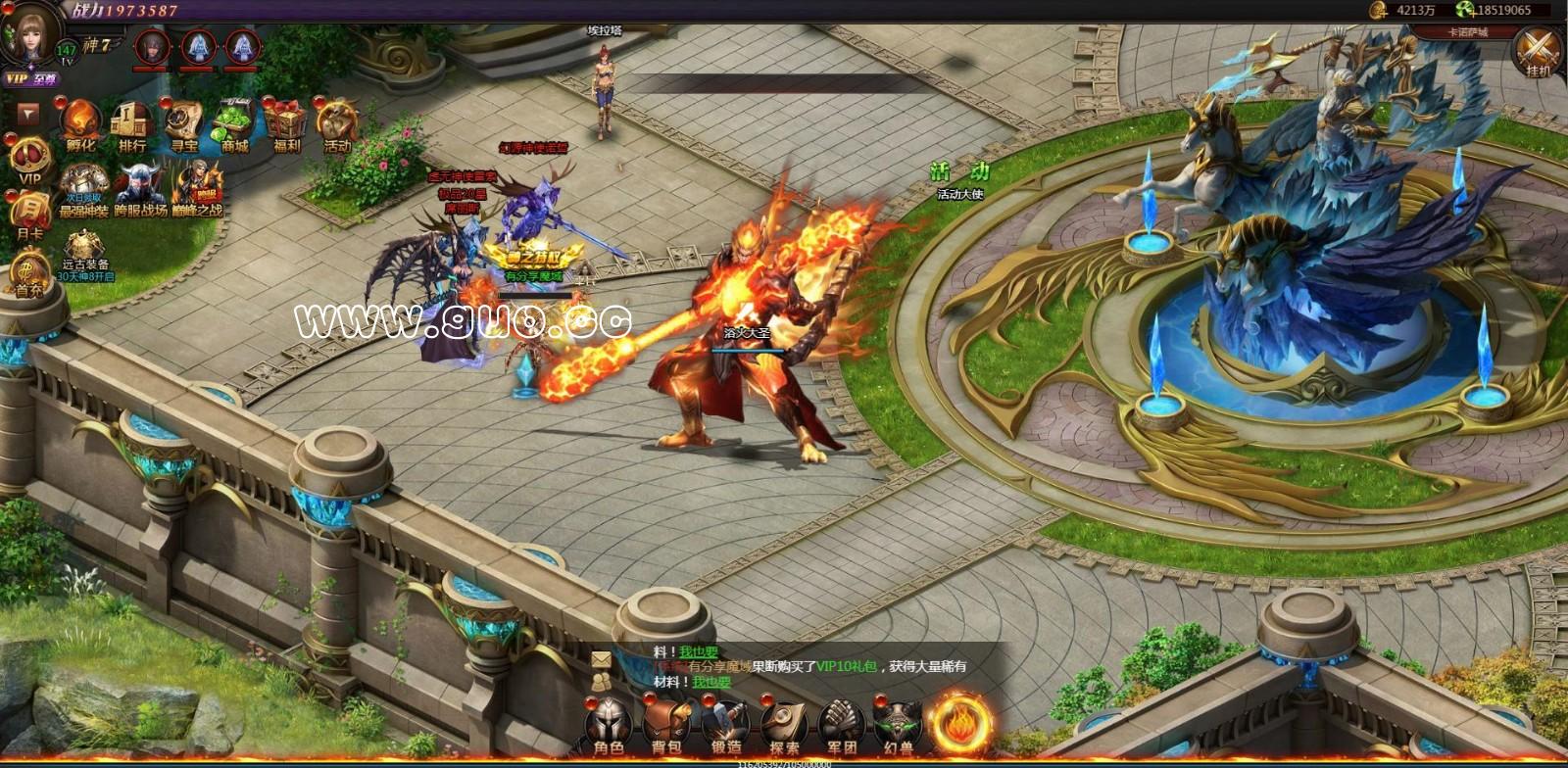Open the round VIP privileges icon
This screenshot has height=768, width=1568.
[29, 161]
